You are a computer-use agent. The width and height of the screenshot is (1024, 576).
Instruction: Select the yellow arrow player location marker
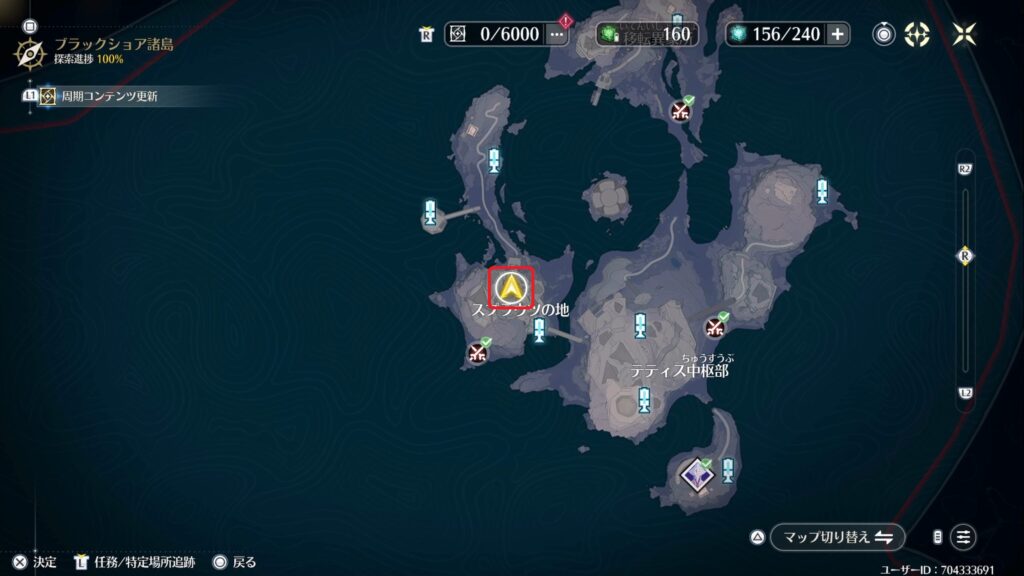(x=511, y=288)
